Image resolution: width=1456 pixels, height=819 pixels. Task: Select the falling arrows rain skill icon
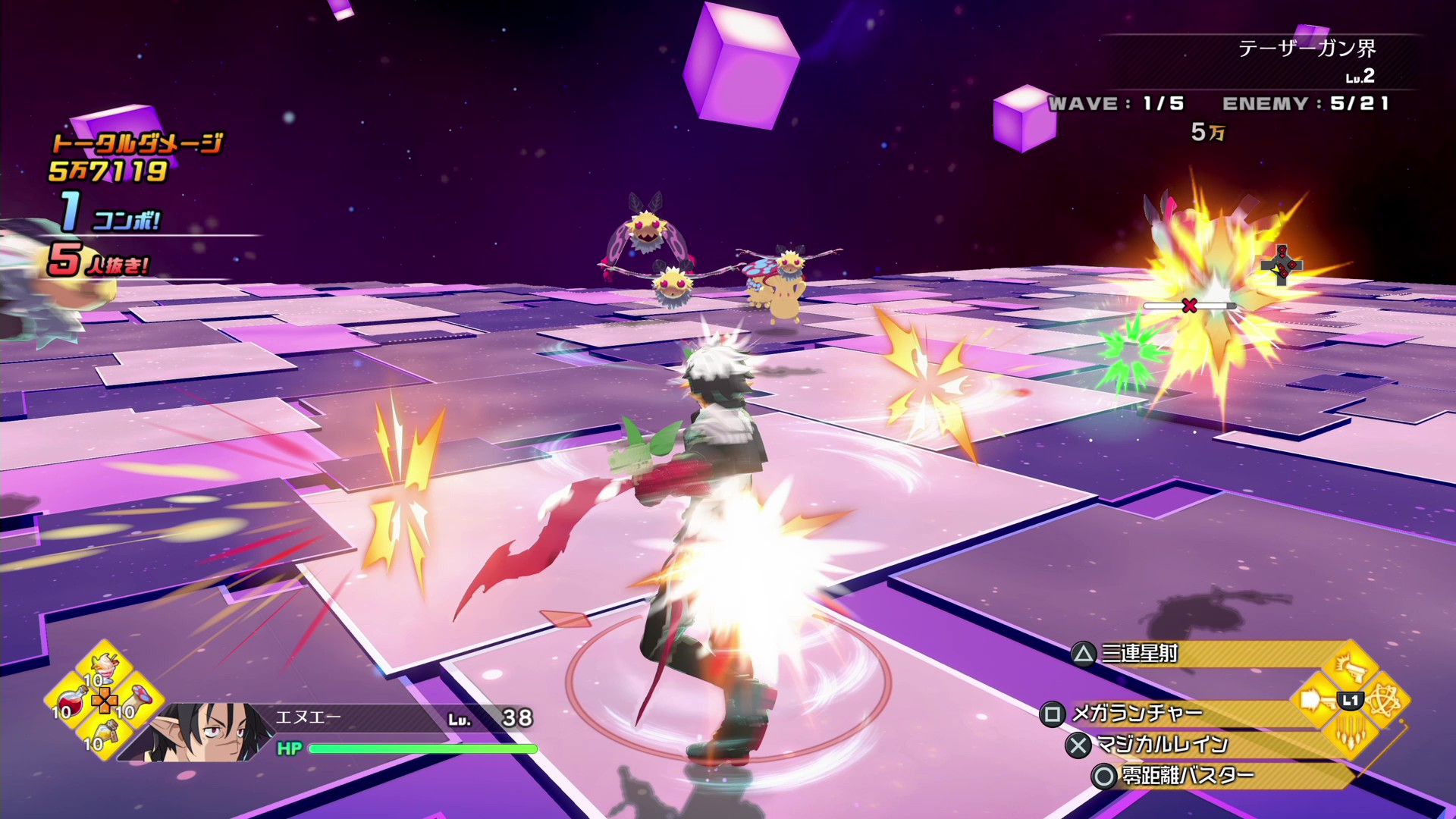[x=1350, y=733]
